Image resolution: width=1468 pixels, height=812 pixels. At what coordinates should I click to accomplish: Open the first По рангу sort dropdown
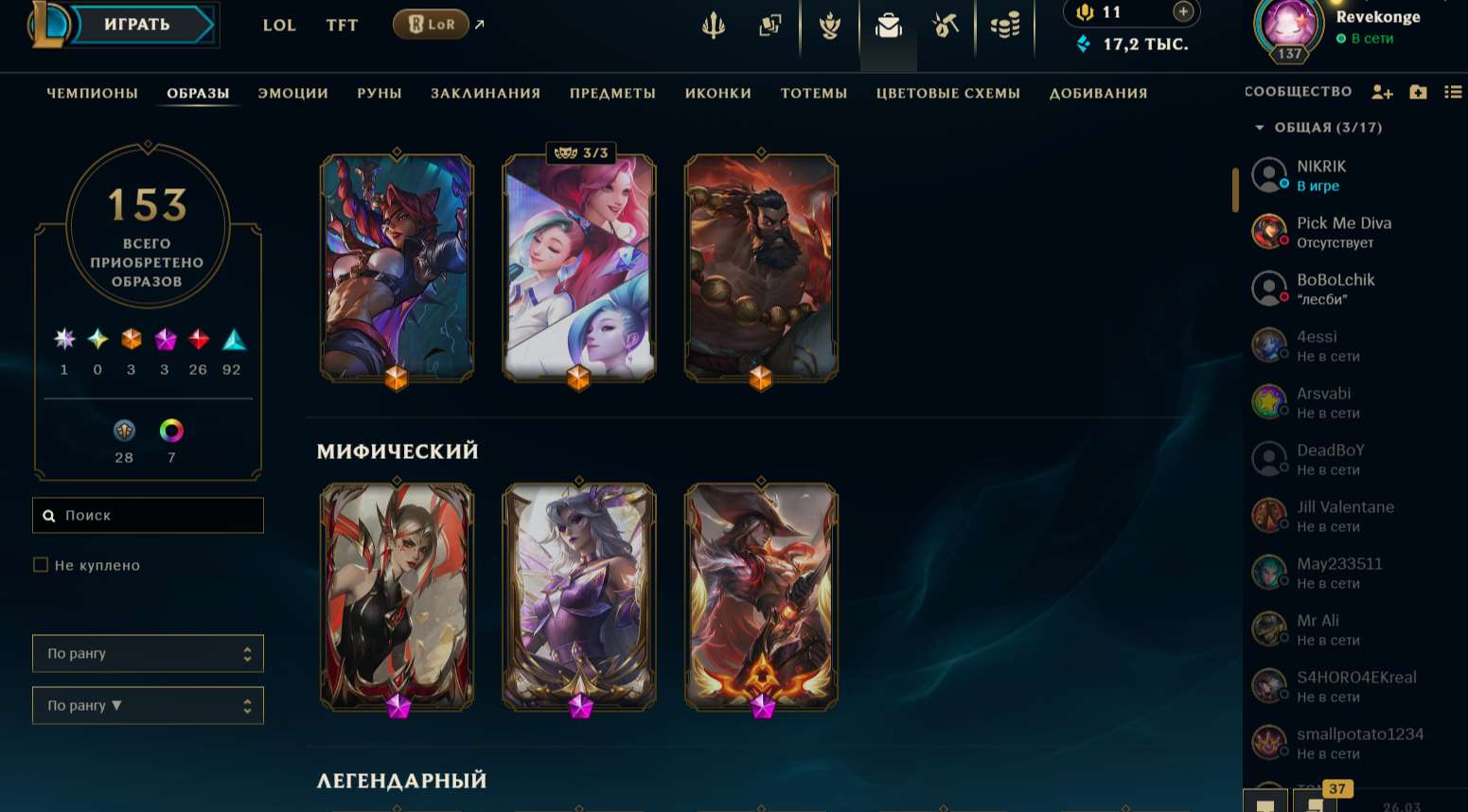(x=148, y=653)
